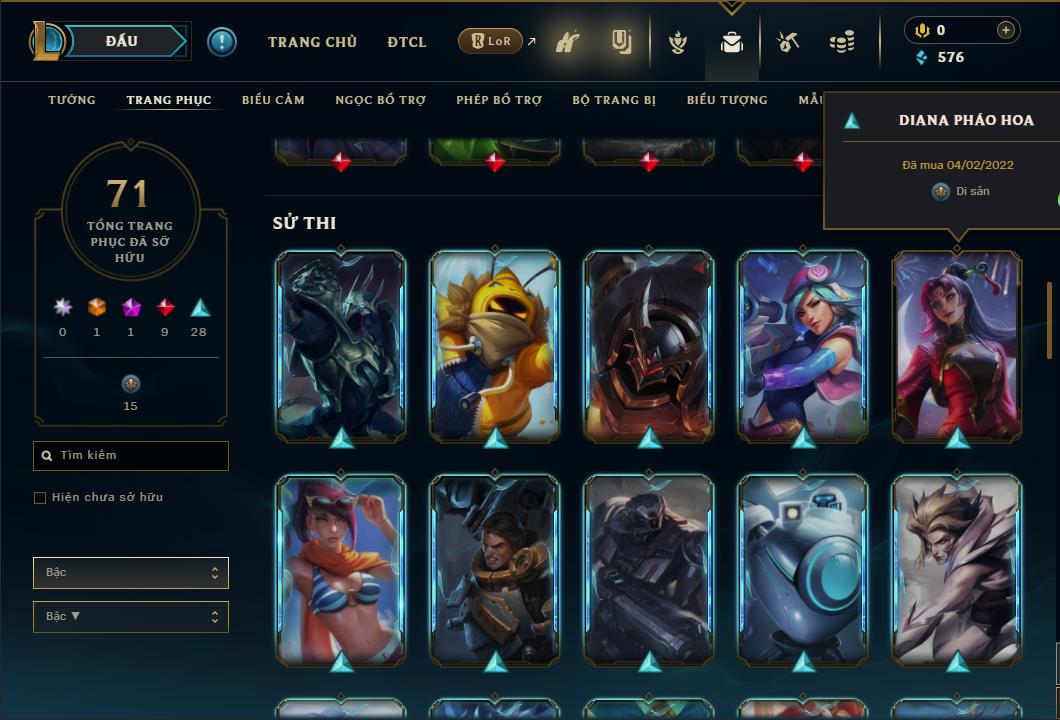Choose the Diana Pháo Hoa skin card
1060x720 pixels.
(957, 345)
